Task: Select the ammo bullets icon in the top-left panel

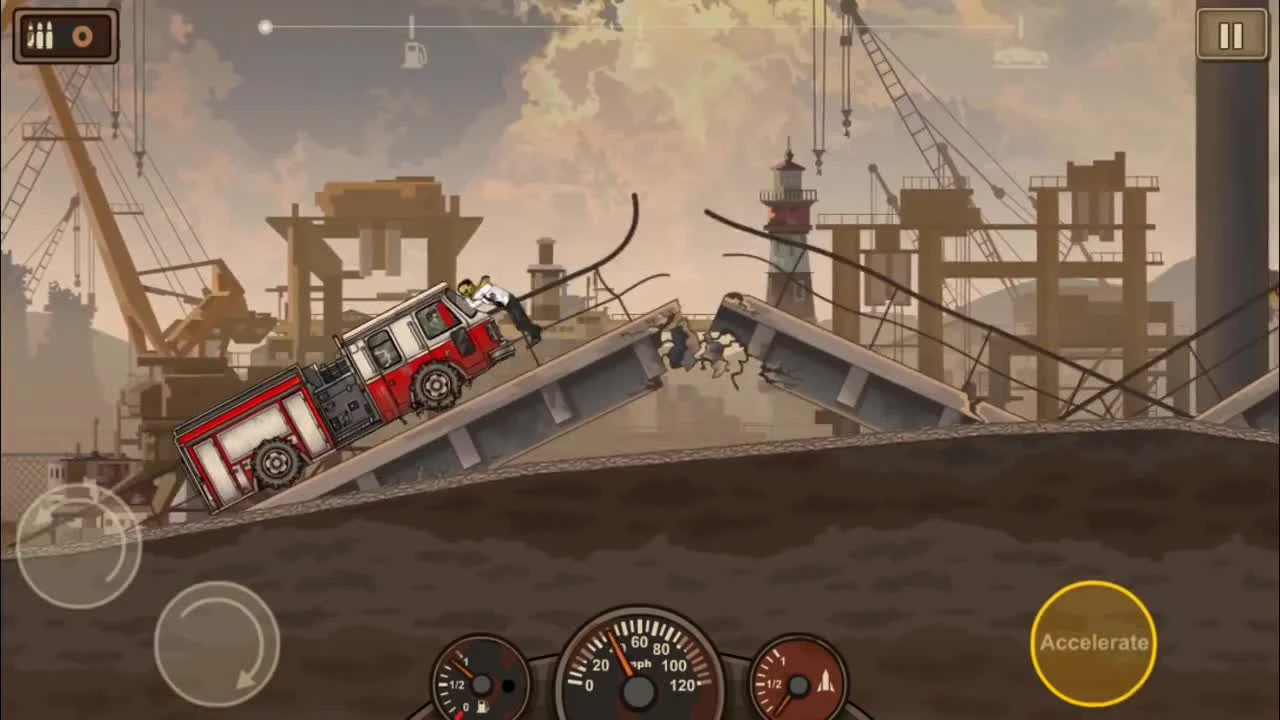Action: click(x=41, y=33)
